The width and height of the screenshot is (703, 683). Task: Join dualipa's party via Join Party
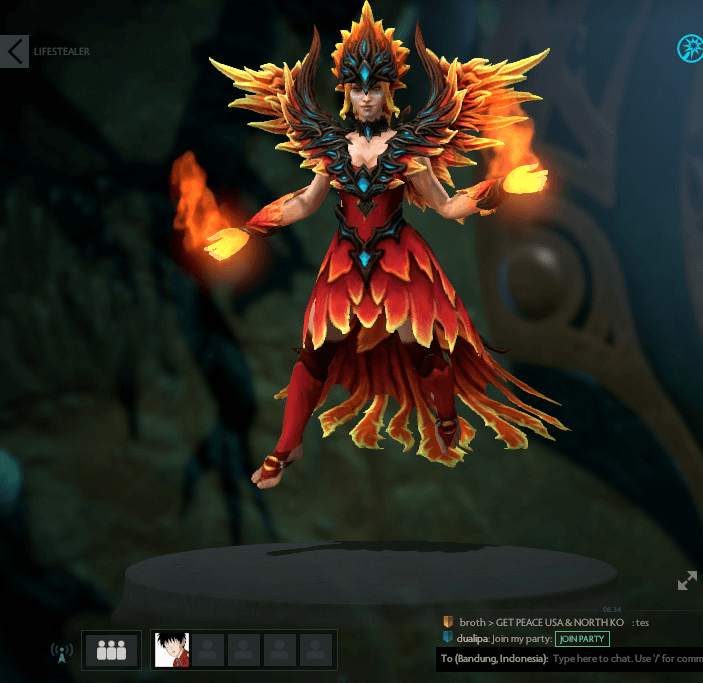point(583,639)
